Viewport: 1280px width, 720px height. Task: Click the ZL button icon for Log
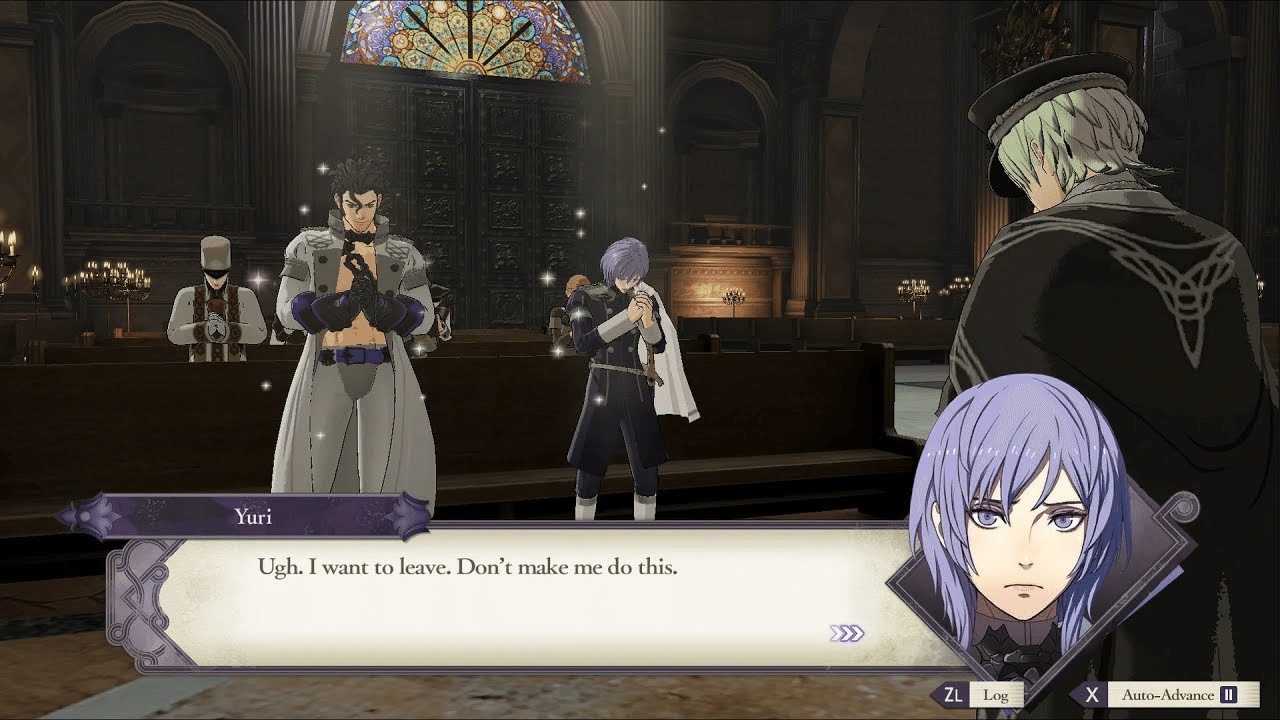[953, 694]
